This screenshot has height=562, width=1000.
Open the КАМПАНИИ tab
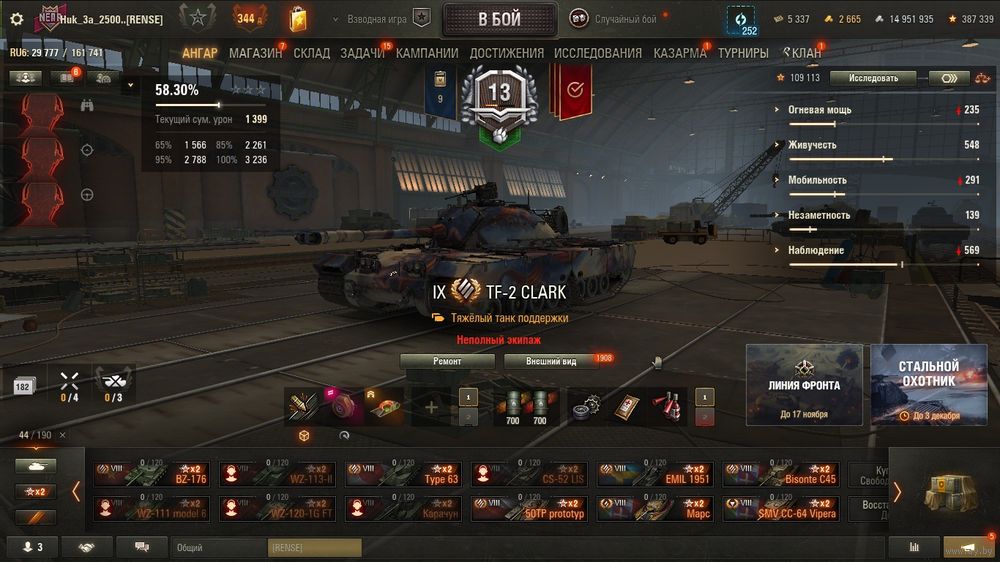click(427, 53)
